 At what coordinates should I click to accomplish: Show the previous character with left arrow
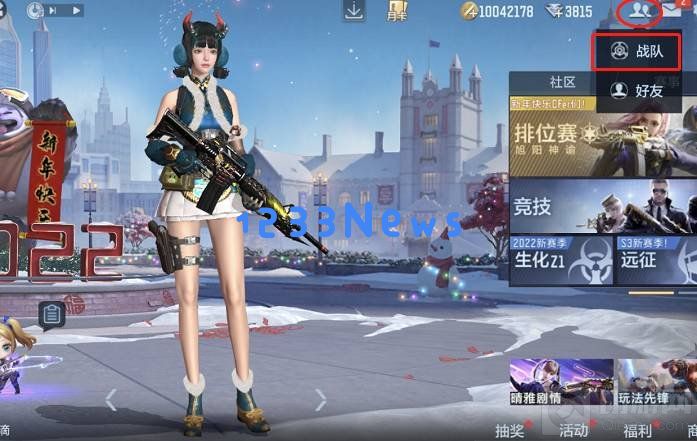pos(111,400)
